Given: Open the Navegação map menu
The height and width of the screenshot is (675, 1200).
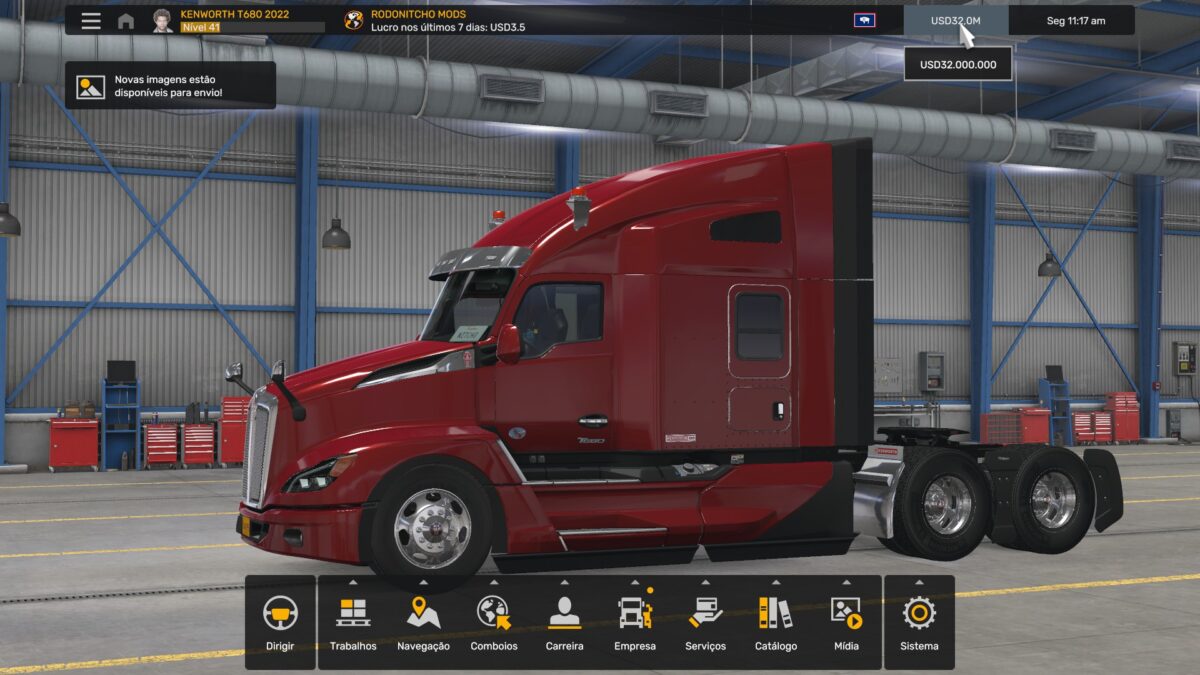Looking at the screenshot, I should [x=423, y=622].
